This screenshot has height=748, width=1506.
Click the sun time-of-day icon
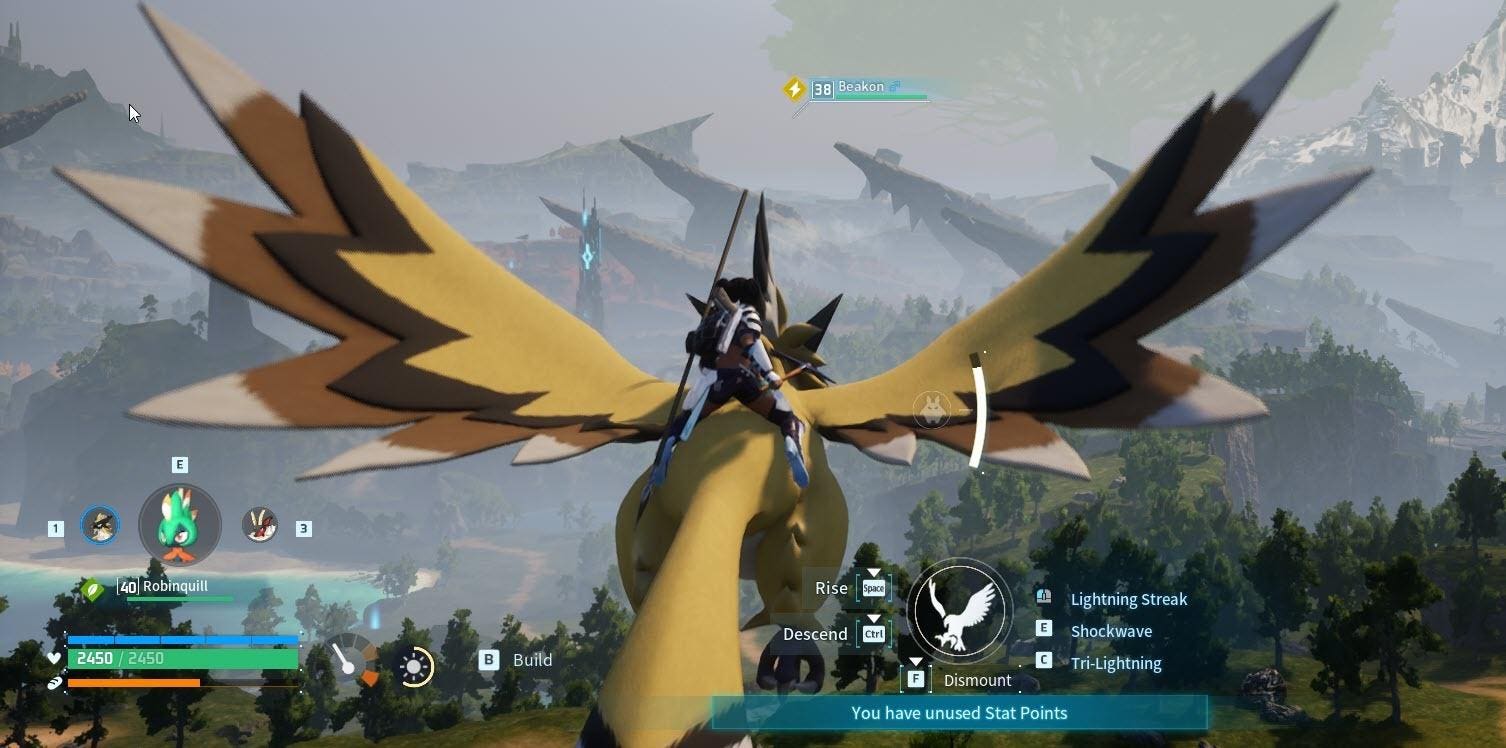(415, 667)
